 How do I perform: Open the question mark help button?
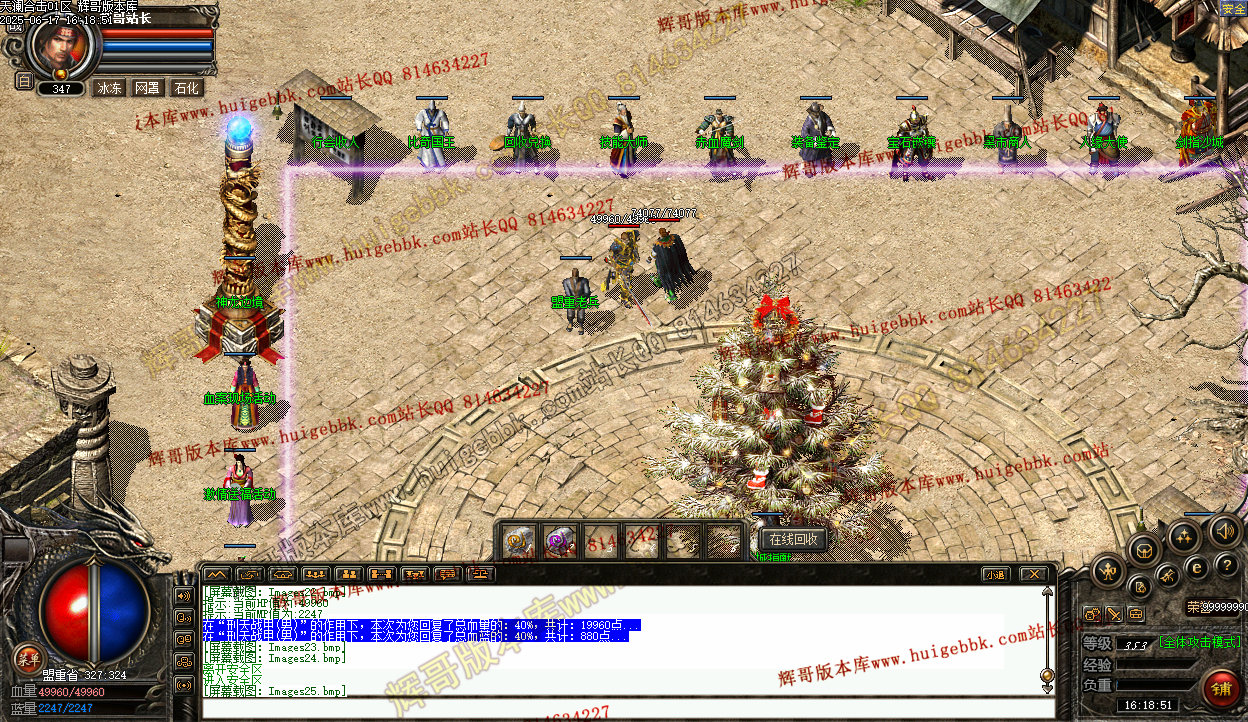(1228, 565)
